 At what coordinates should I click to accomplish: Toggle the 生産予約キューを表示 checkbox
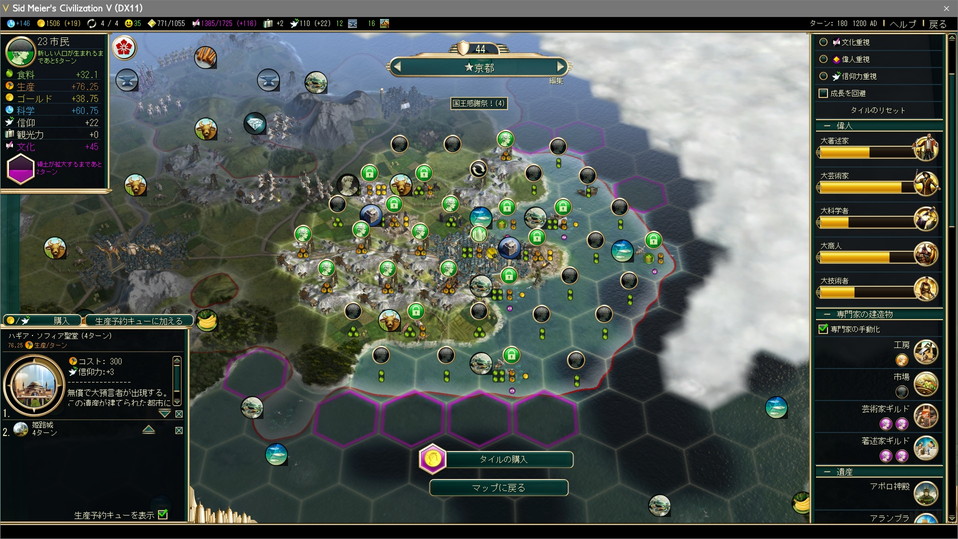pos(163,515)
